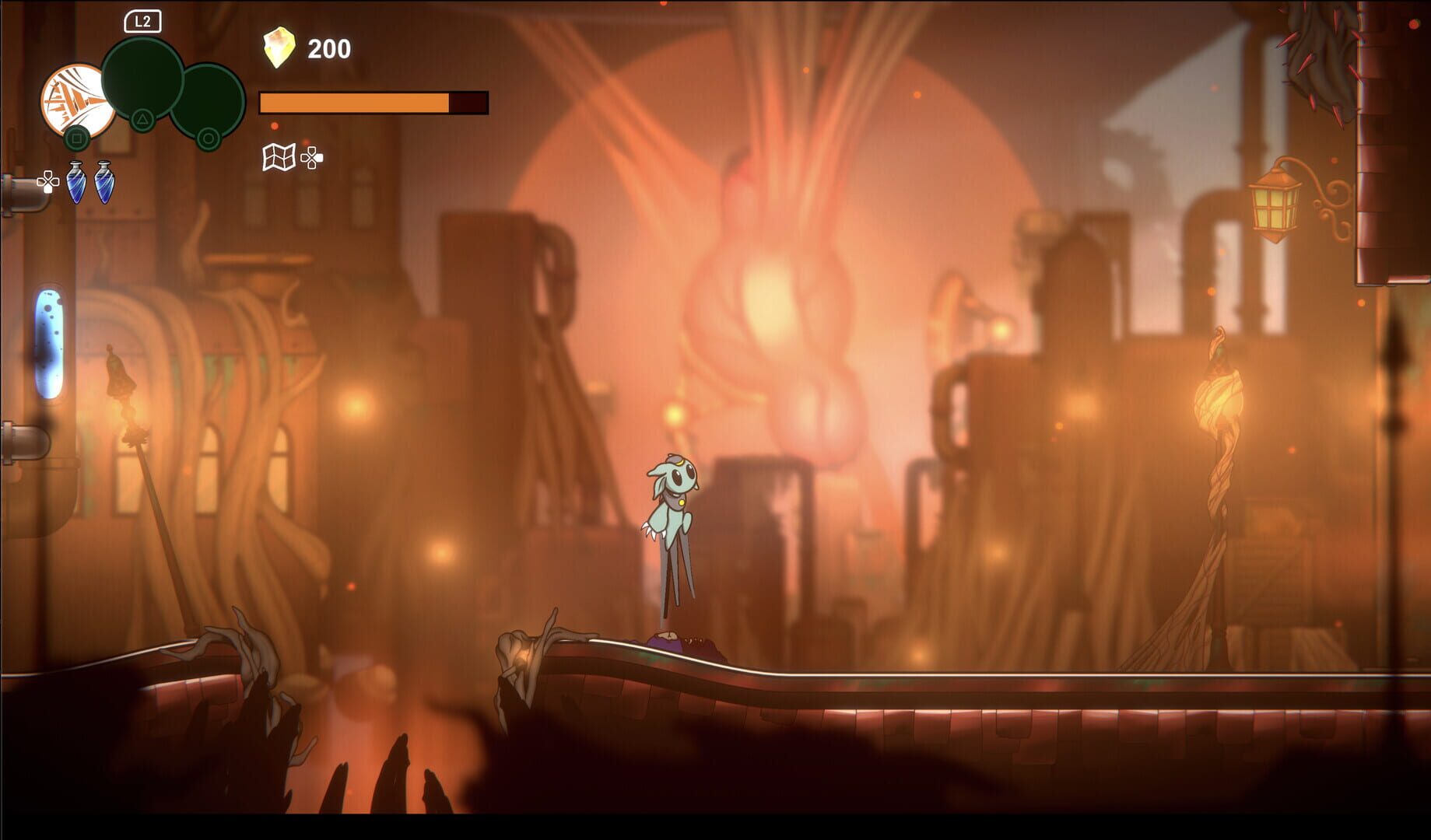1431x840 pixels.
Task: Click the map icon in the HUD
Action: [x=278, y=158]
